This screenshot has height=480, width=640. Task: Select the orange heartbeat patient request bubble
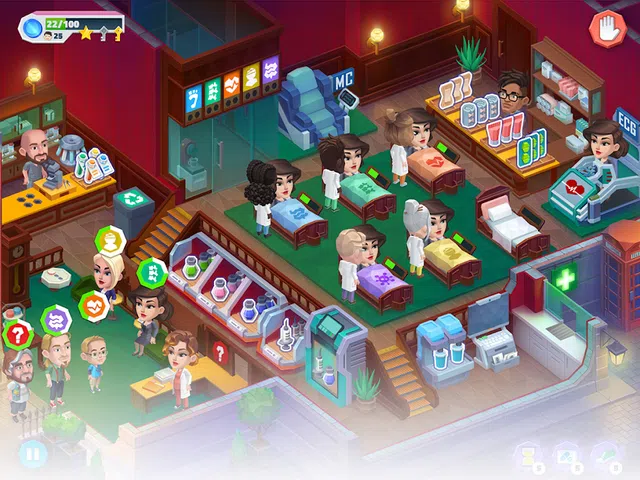point(93,303)
